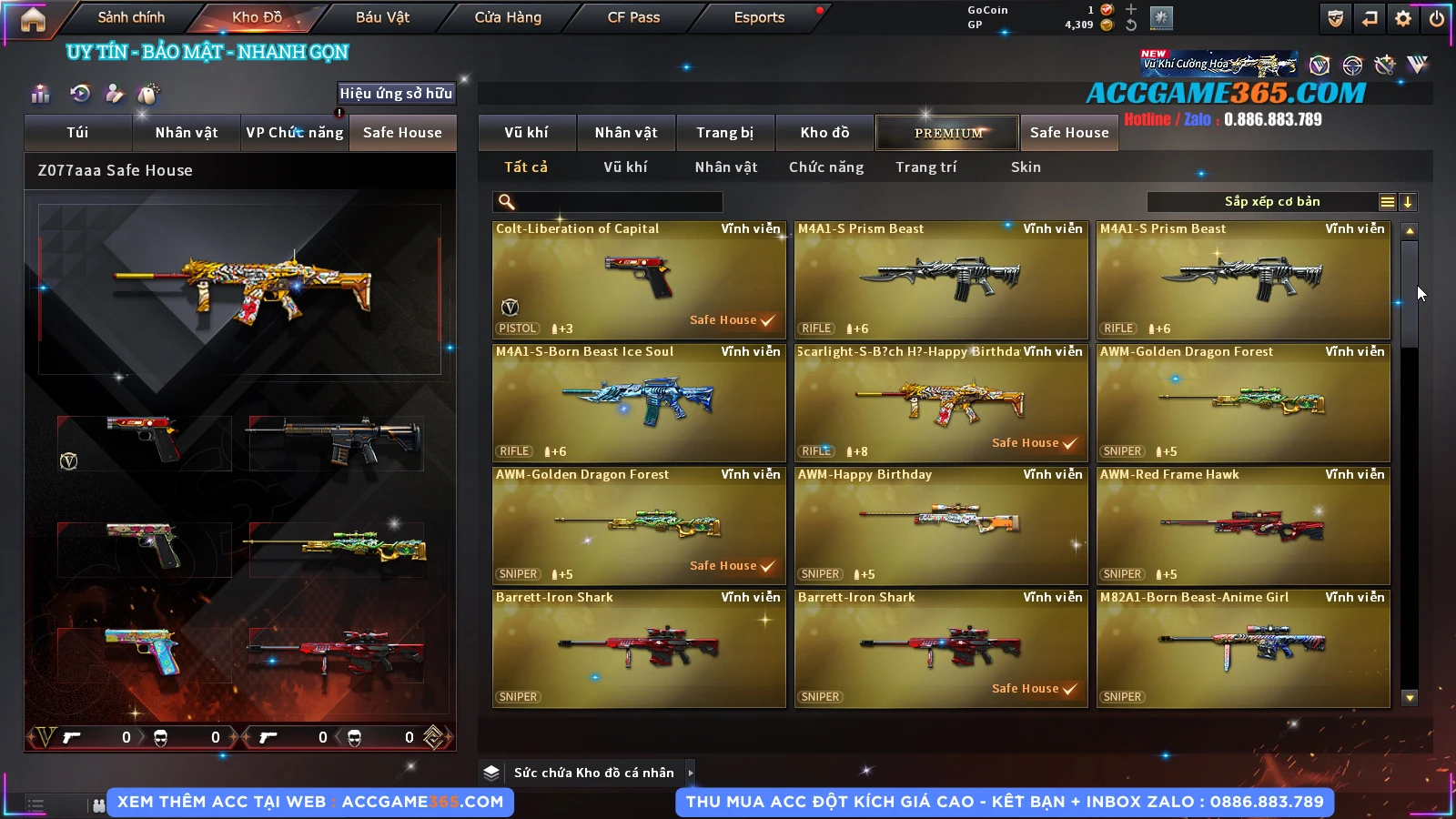Image resolution: width=1456 pixels, height=819 pixels.
Task: Open the Esports section
Action: [x=759, y=17]
